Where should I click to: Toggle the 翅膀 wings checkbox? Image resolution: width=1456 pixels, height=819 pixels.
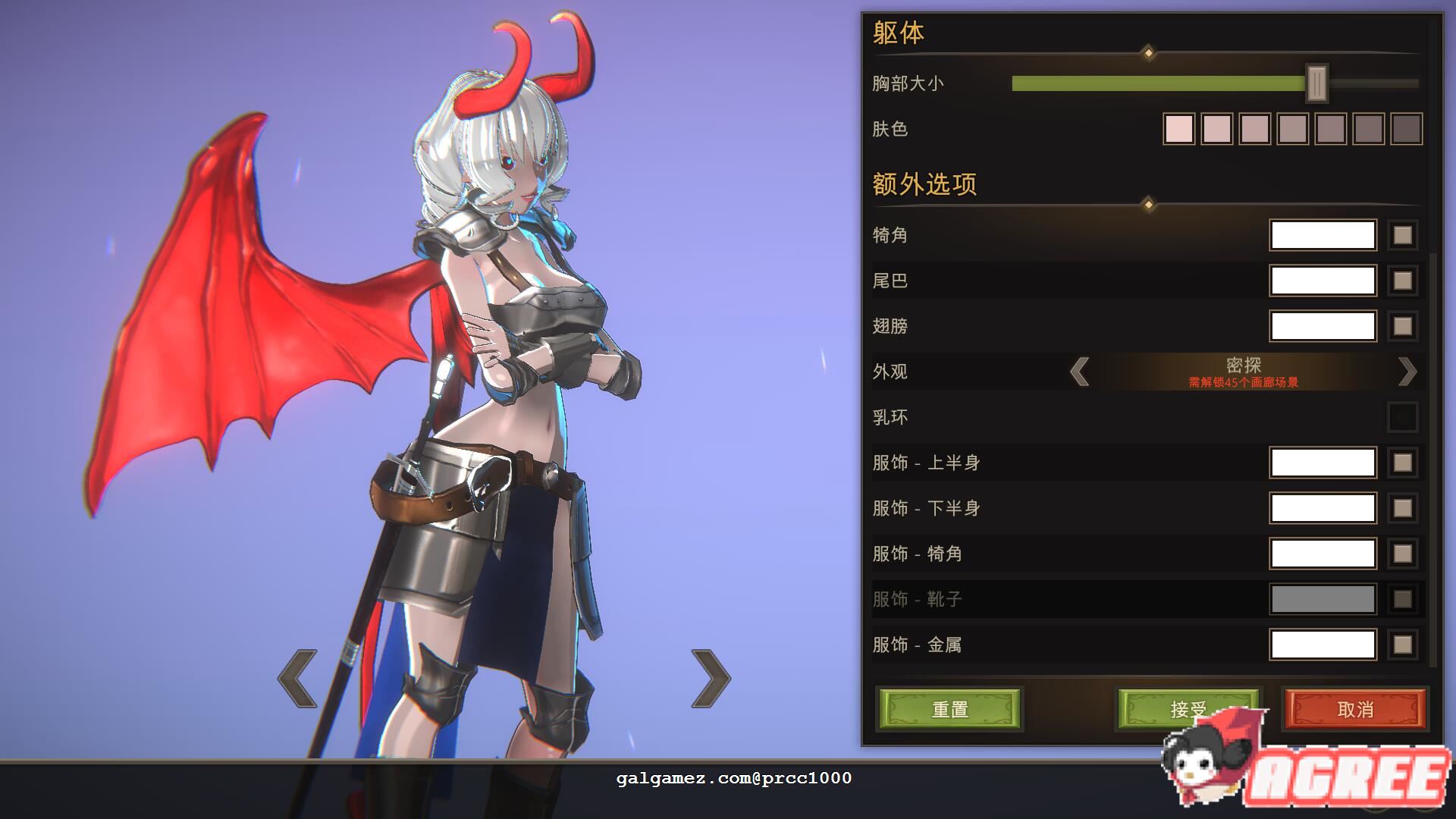click(1401, 326)
